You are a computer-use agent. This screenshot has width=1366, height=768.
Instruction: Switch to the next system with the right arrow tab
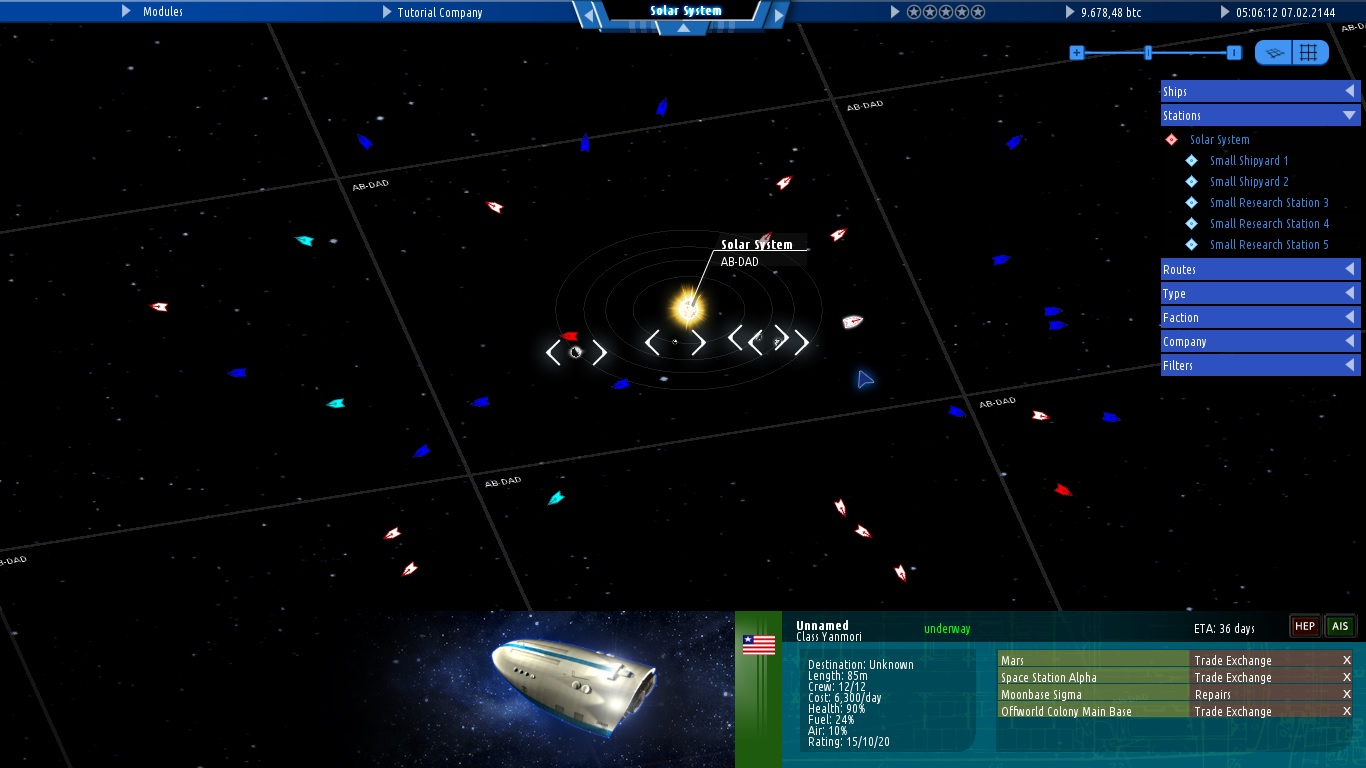point(779,15)
